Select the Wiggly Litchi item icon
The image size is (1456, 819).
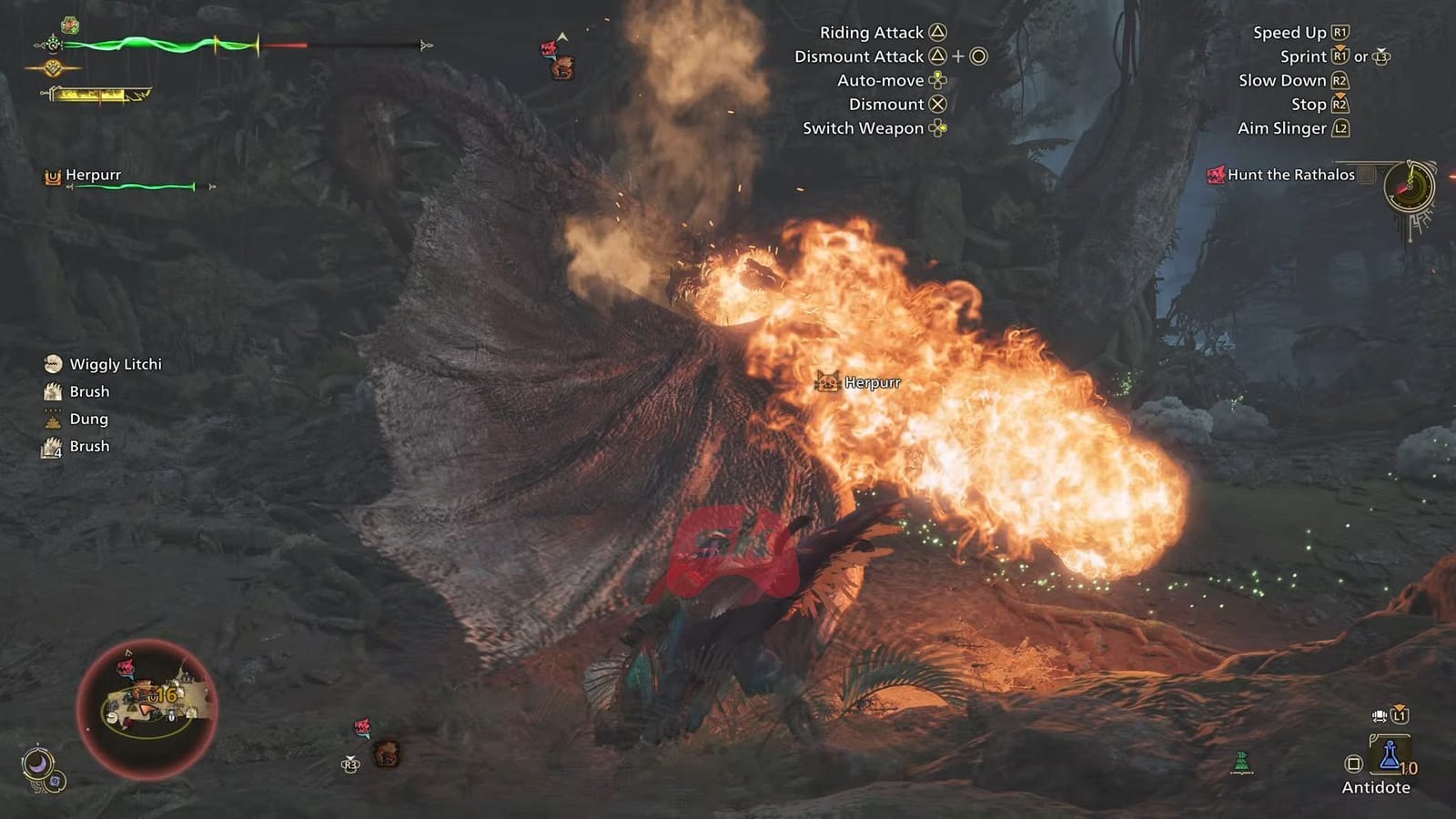click(51, 364)
